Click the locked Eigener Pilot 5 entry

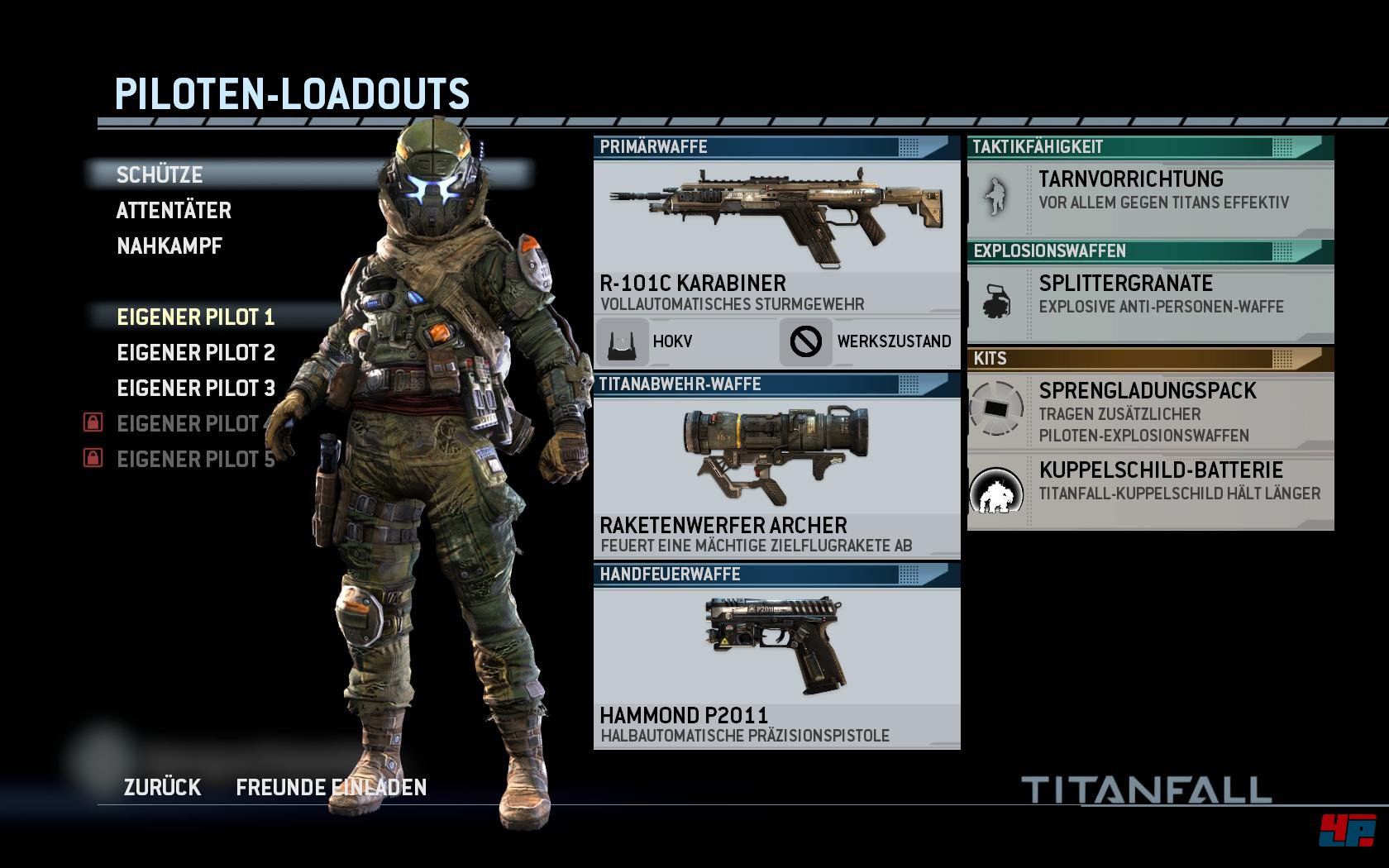pyautogui.click(x=195, y=459)
